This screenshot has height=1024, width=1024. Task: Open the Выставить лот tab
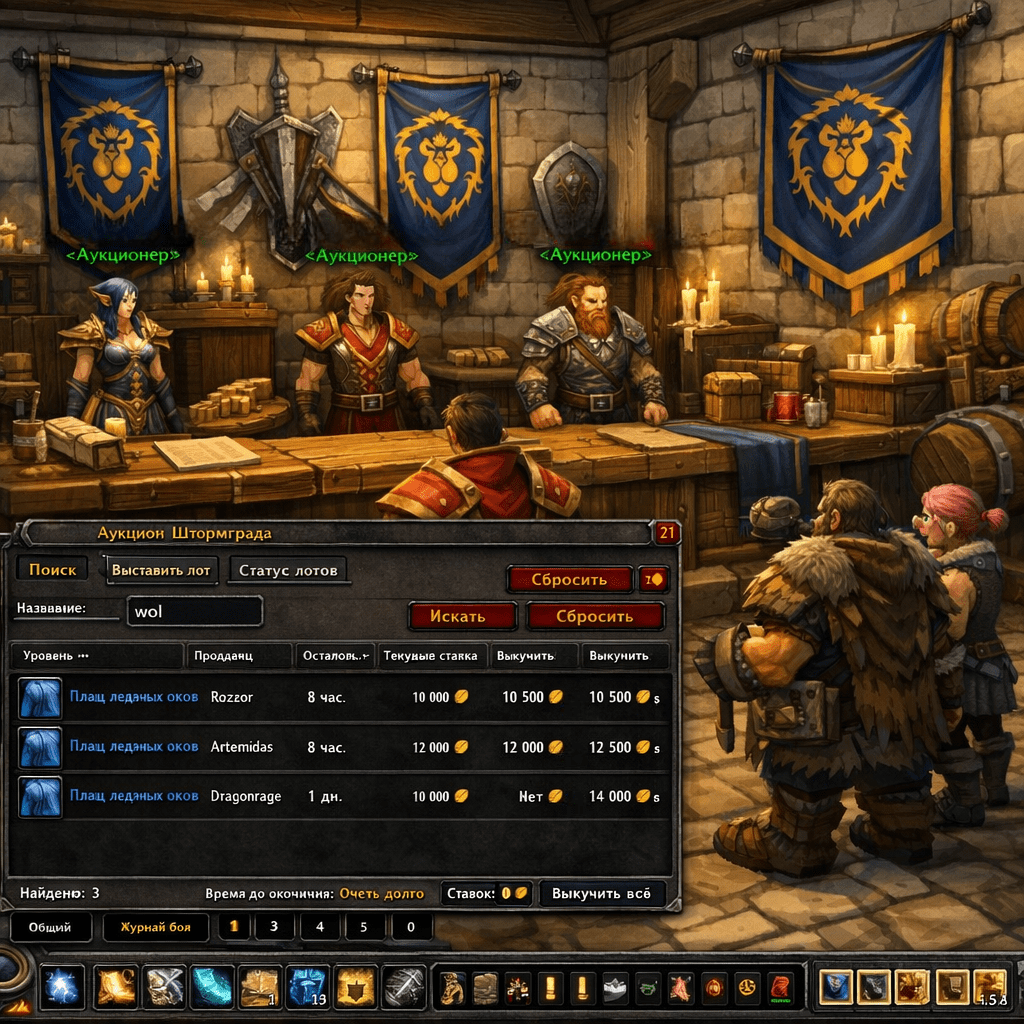[x=161, y=570]
